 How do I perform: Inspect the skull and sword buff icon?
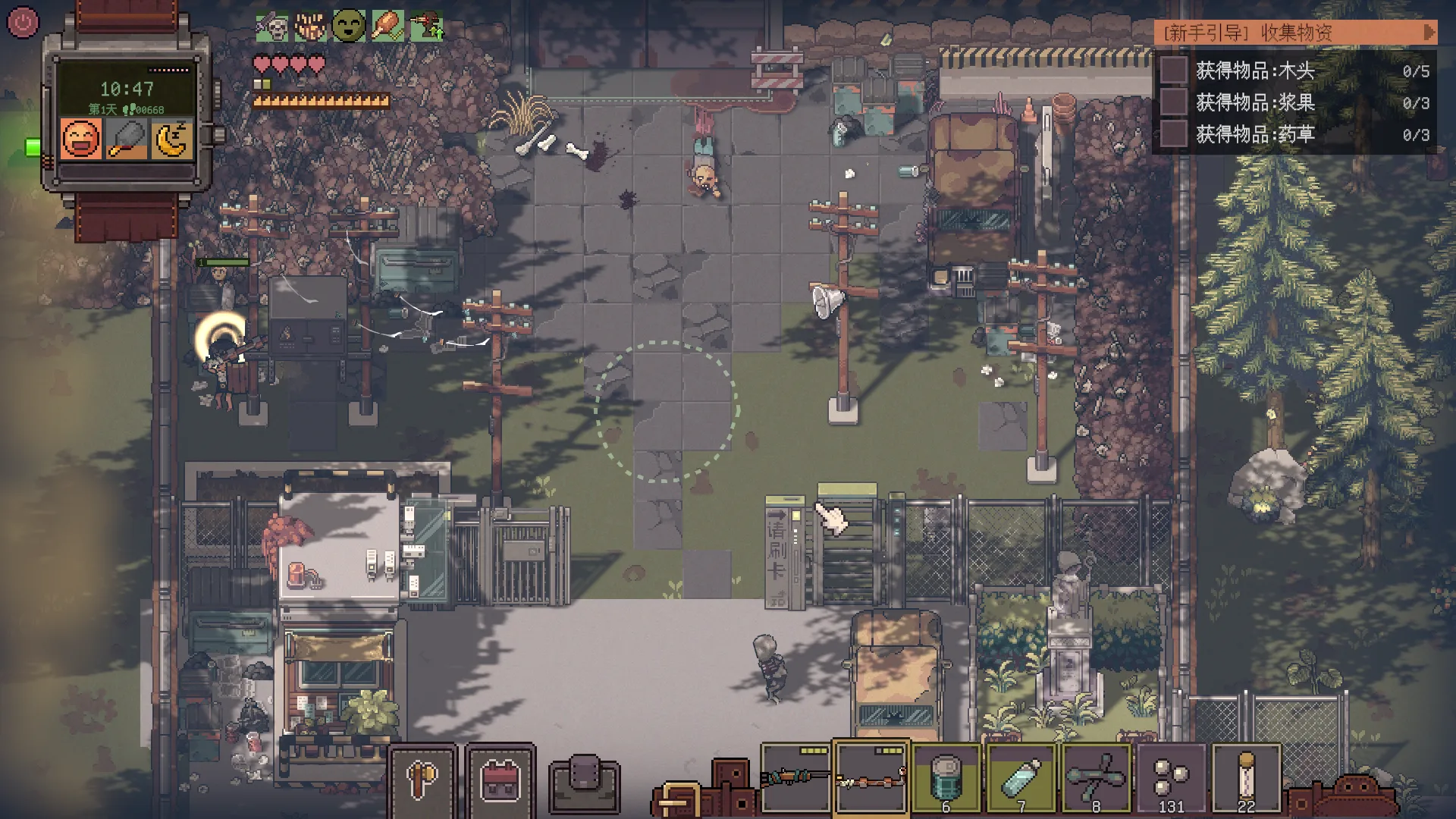click(272, 27)
